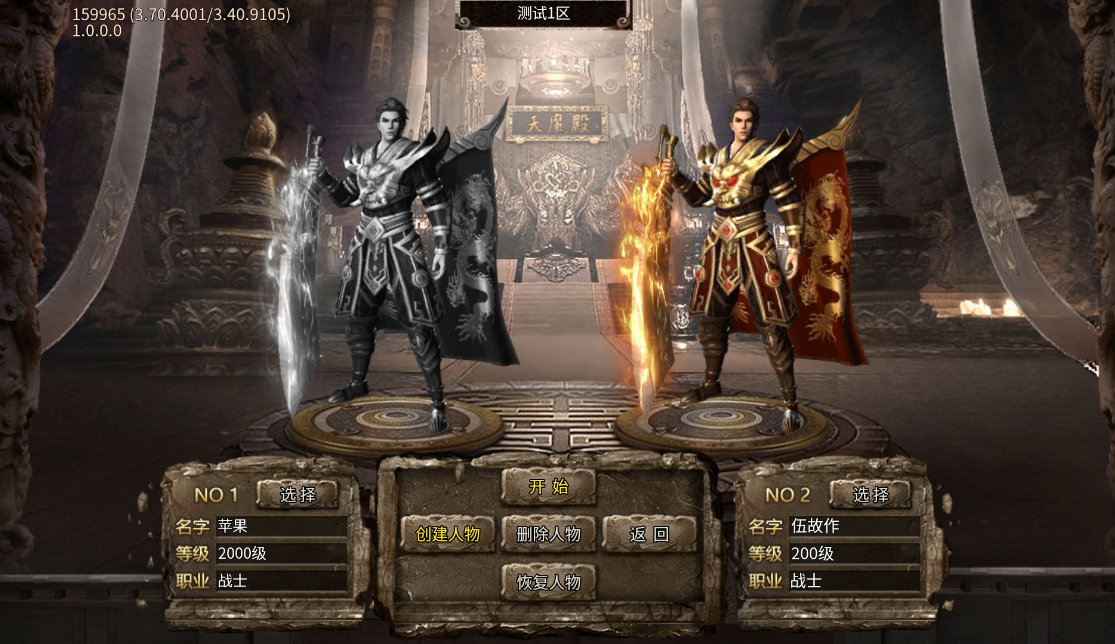Pick the gold-armored warrior character

tap(745, 260)
